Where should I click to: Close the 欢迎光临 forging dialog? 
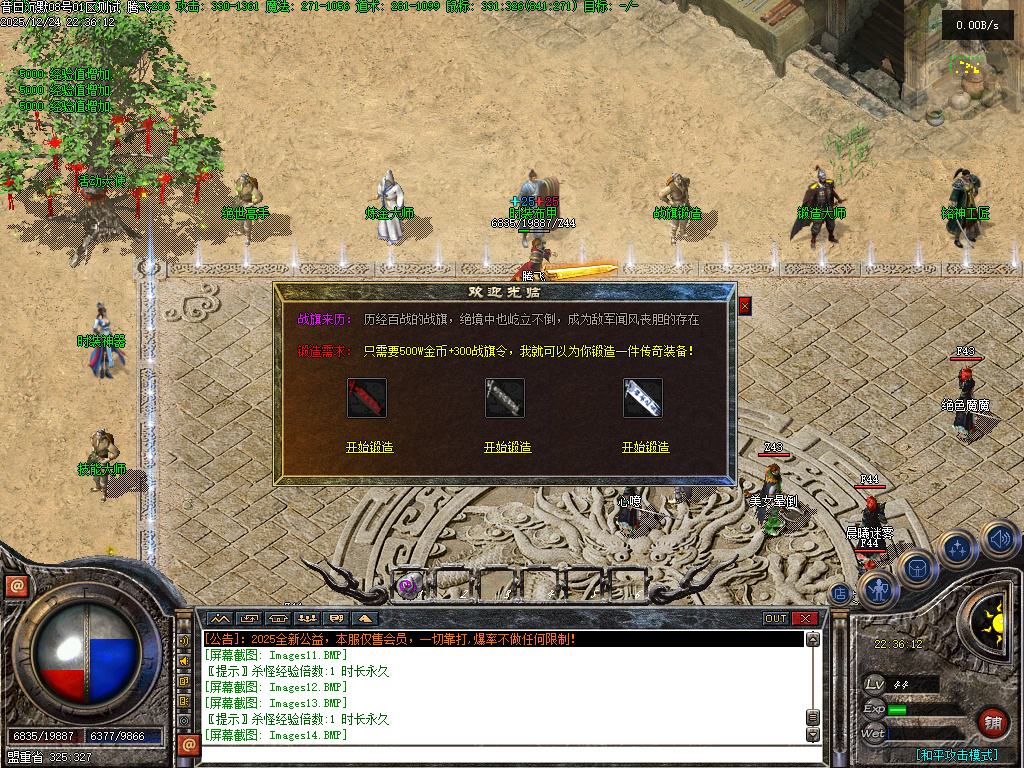[x=744, y=306]
